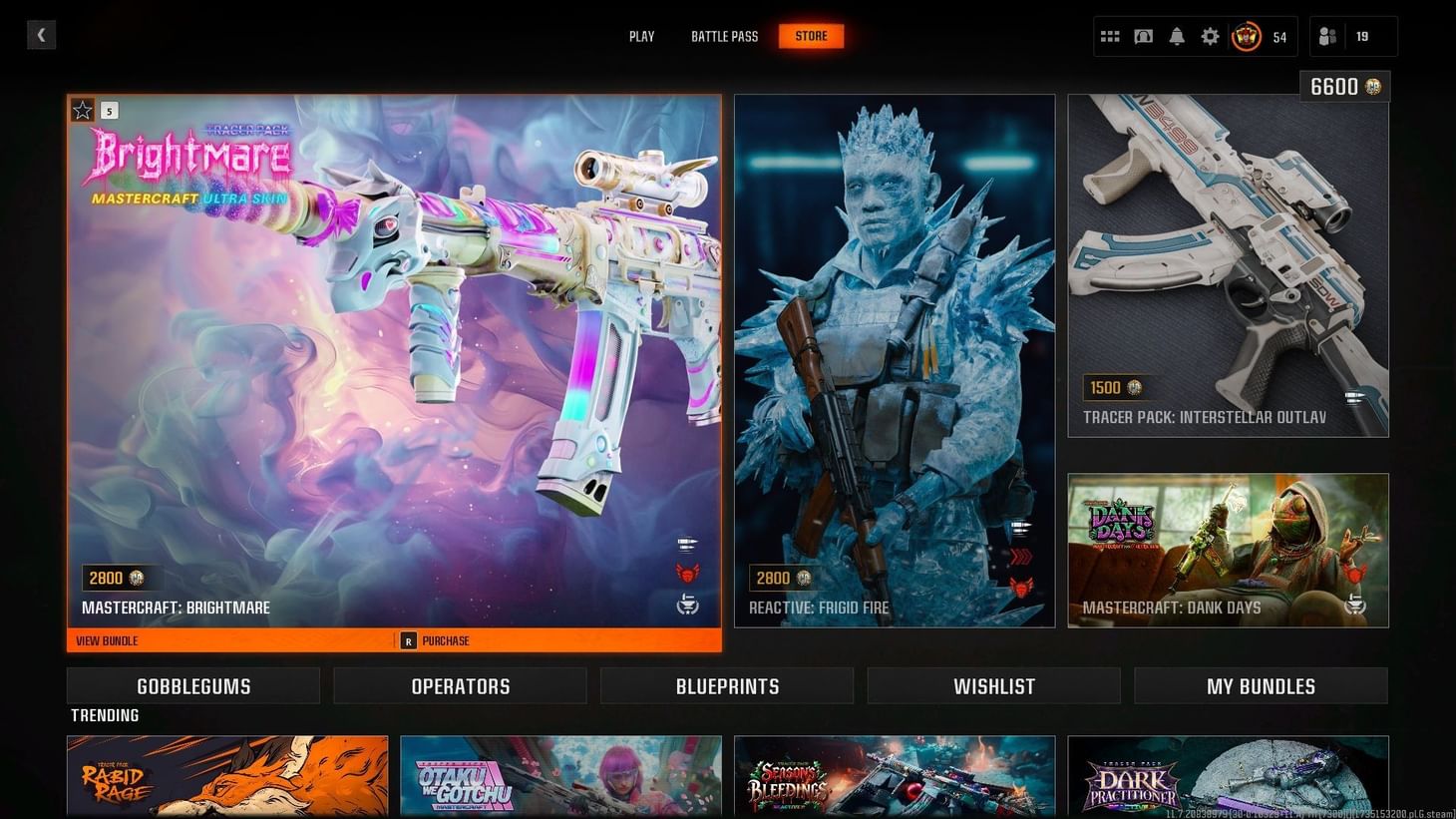This screenshot has width=1456, height=819.
Task: Open the Blueprints section
Action: 727,685
